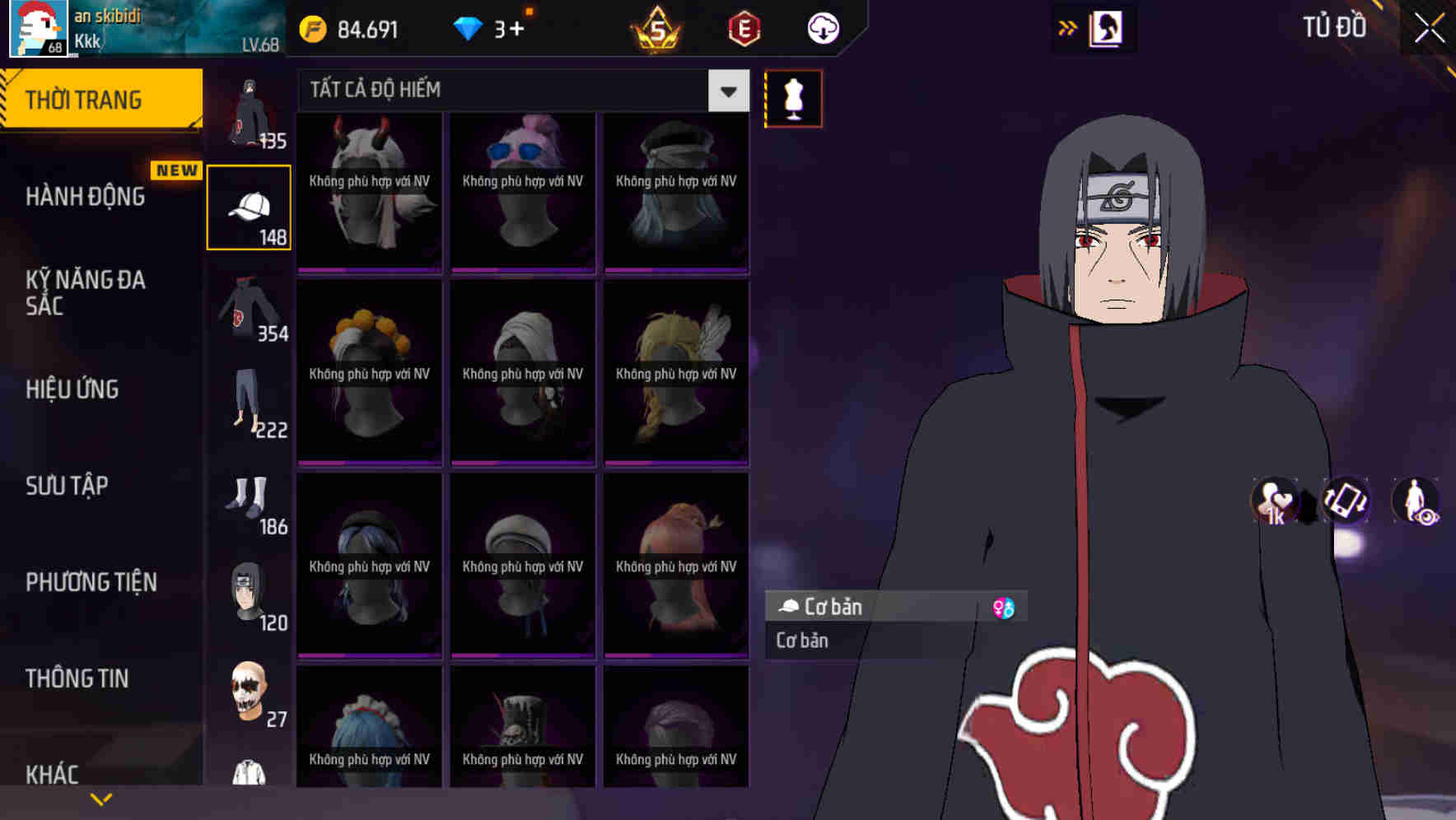The height and width of the screenshot is (820, 1456).
Task: Open THÔNG TIN from the sidebar
Action: pos(78,678)
